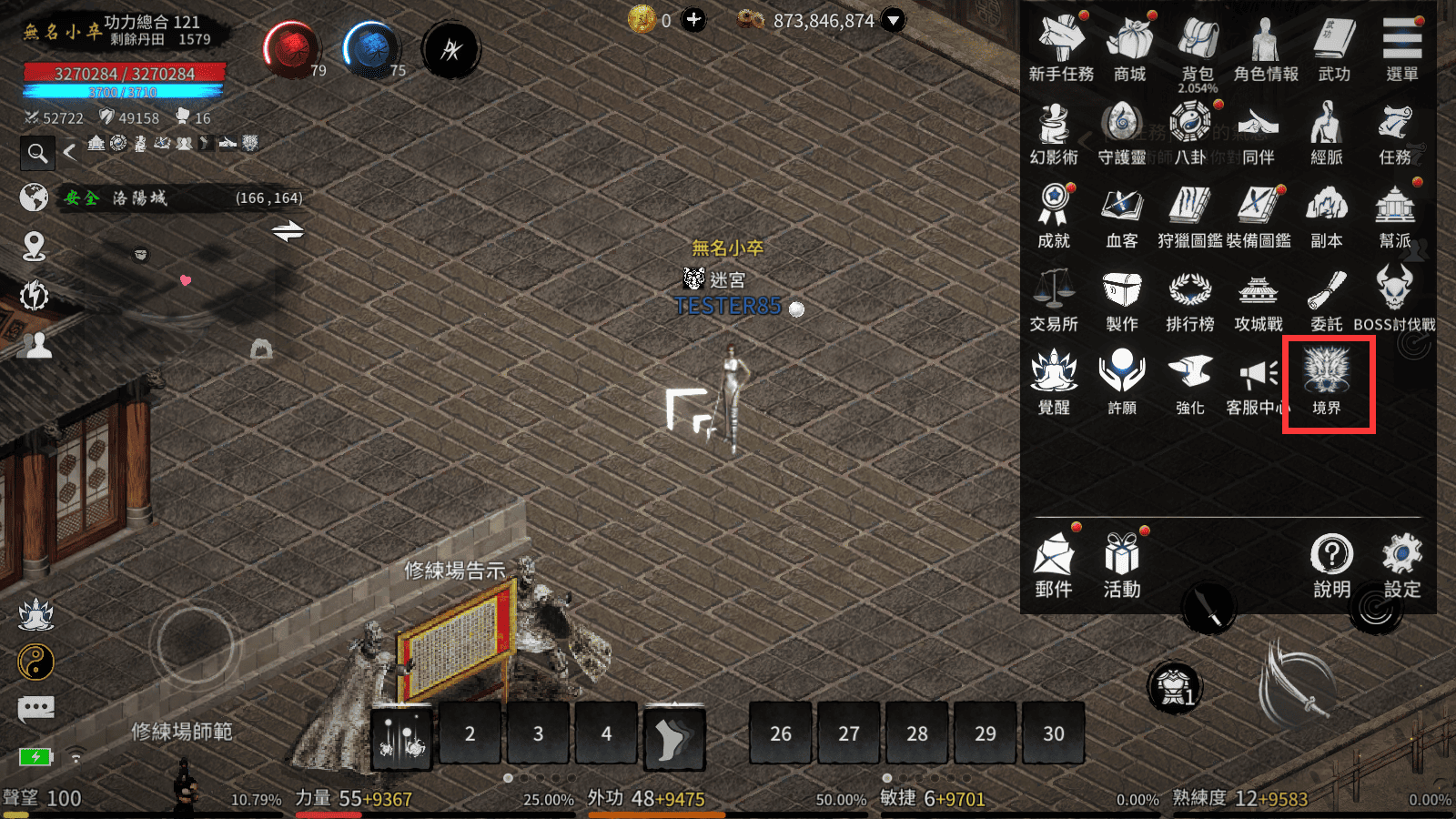Open 設定 settings gear
Image resolution: width=1456 pixels, height=819 pixels.
[x=1401, y=562]
